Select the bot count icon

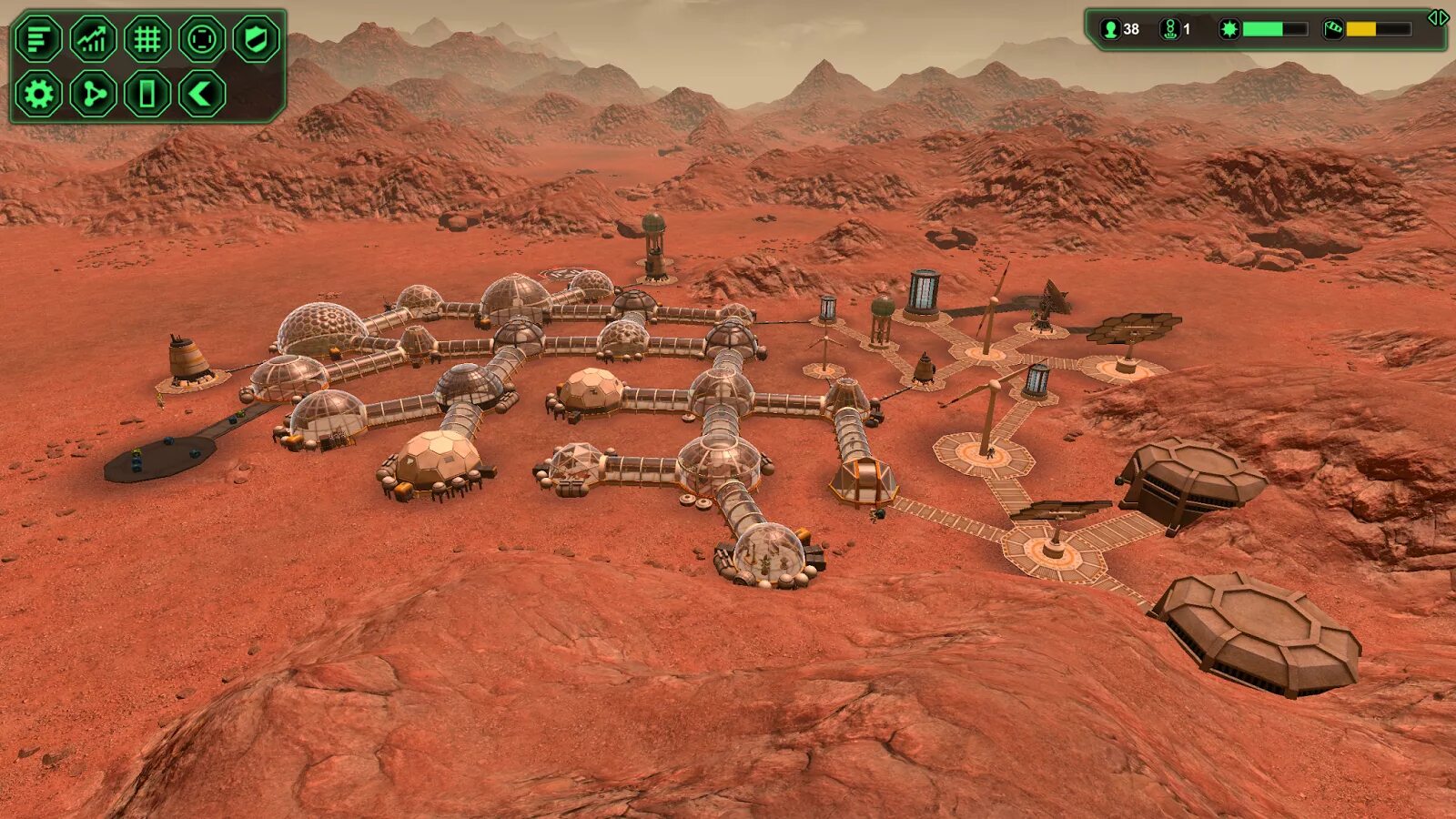click(x=1170, y=29)
